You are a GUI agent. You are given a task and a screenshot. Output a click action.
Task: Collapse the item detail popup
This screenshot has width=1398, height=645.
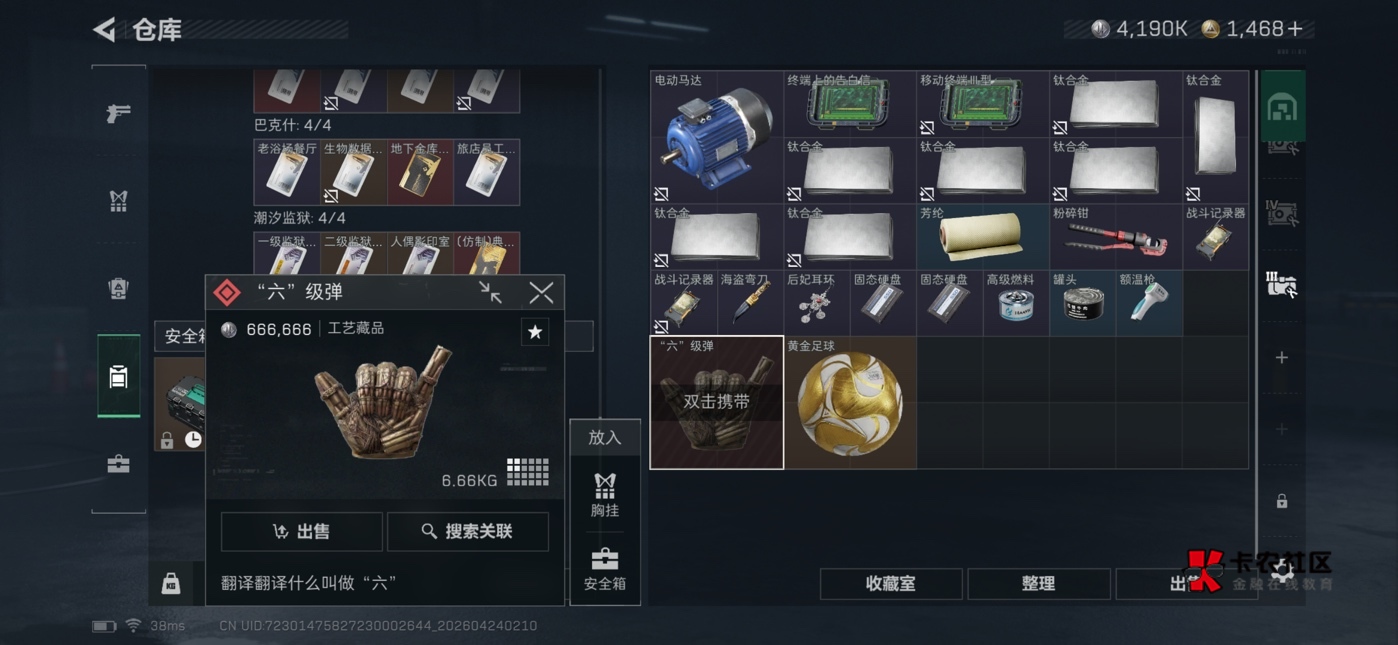point(490,292)
